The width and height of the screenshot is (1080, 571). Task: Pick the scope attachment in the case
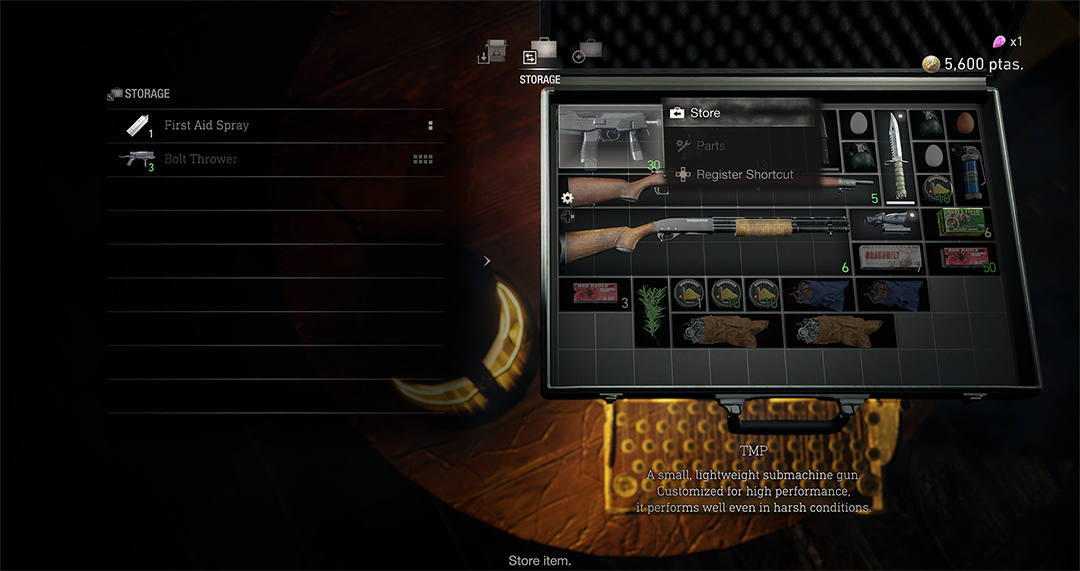887,223
